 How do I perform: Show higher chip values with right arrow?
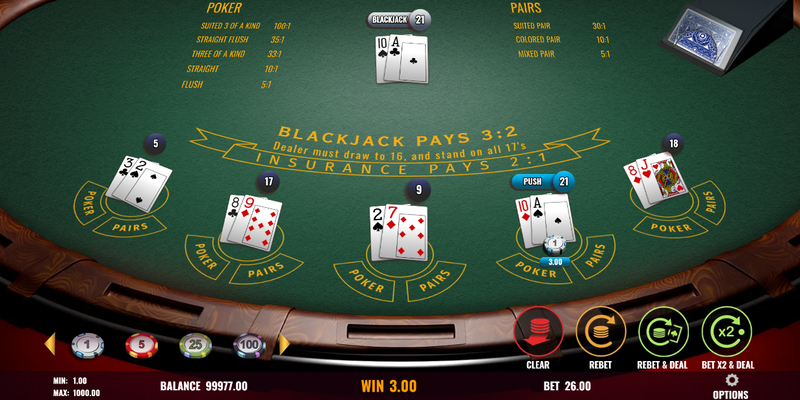tap(283, 345)
